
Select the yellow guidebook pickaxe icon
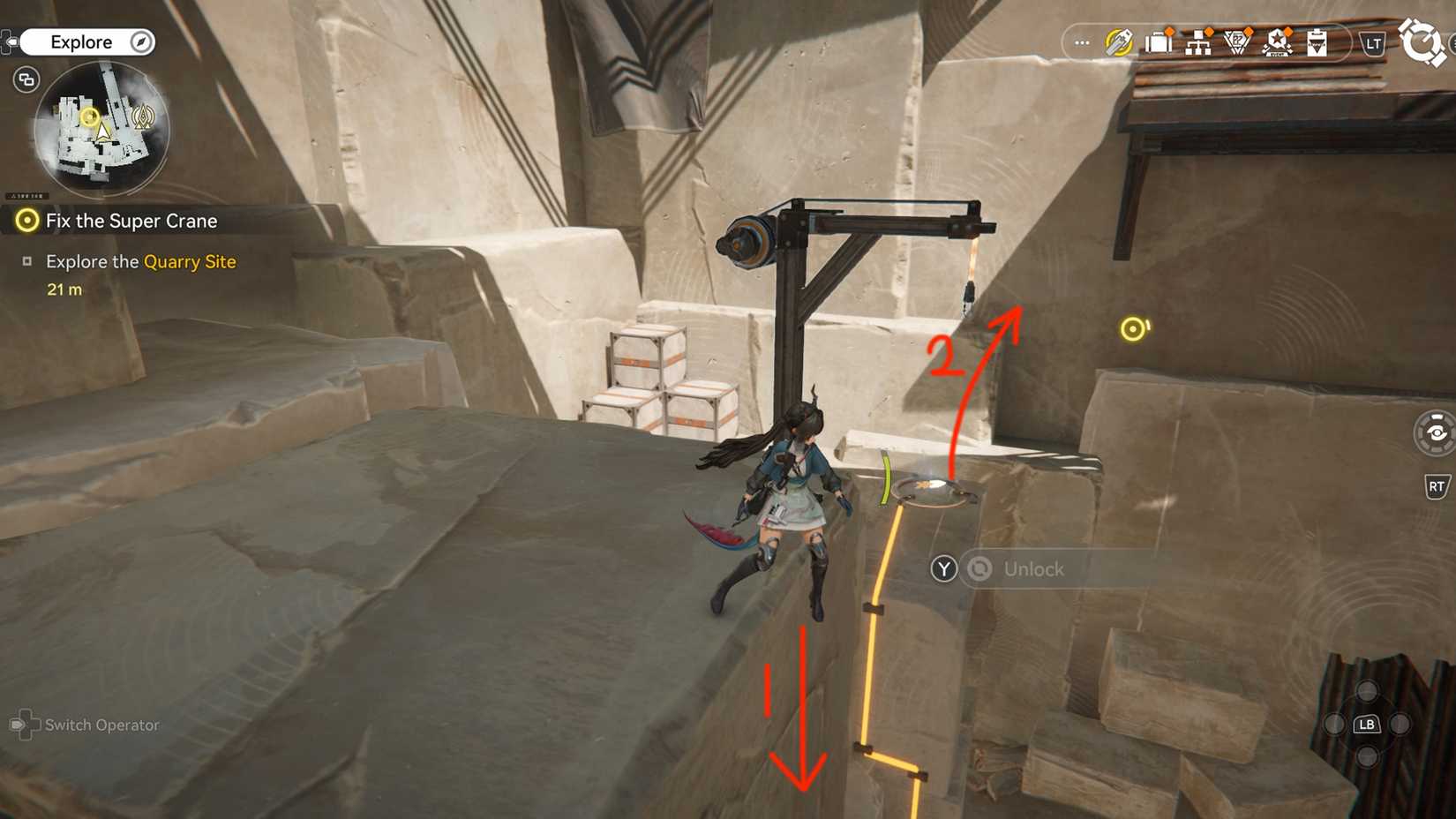[1119, 41]
